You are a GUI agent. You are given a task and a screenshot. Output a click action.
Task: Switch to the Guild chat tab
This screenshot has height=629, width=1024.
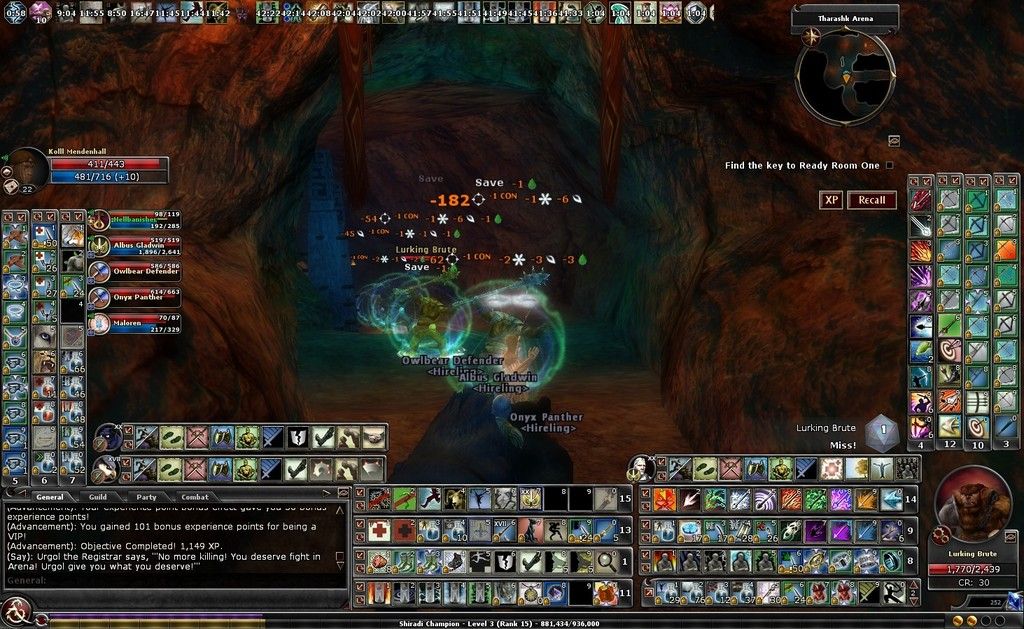(97, 496)
